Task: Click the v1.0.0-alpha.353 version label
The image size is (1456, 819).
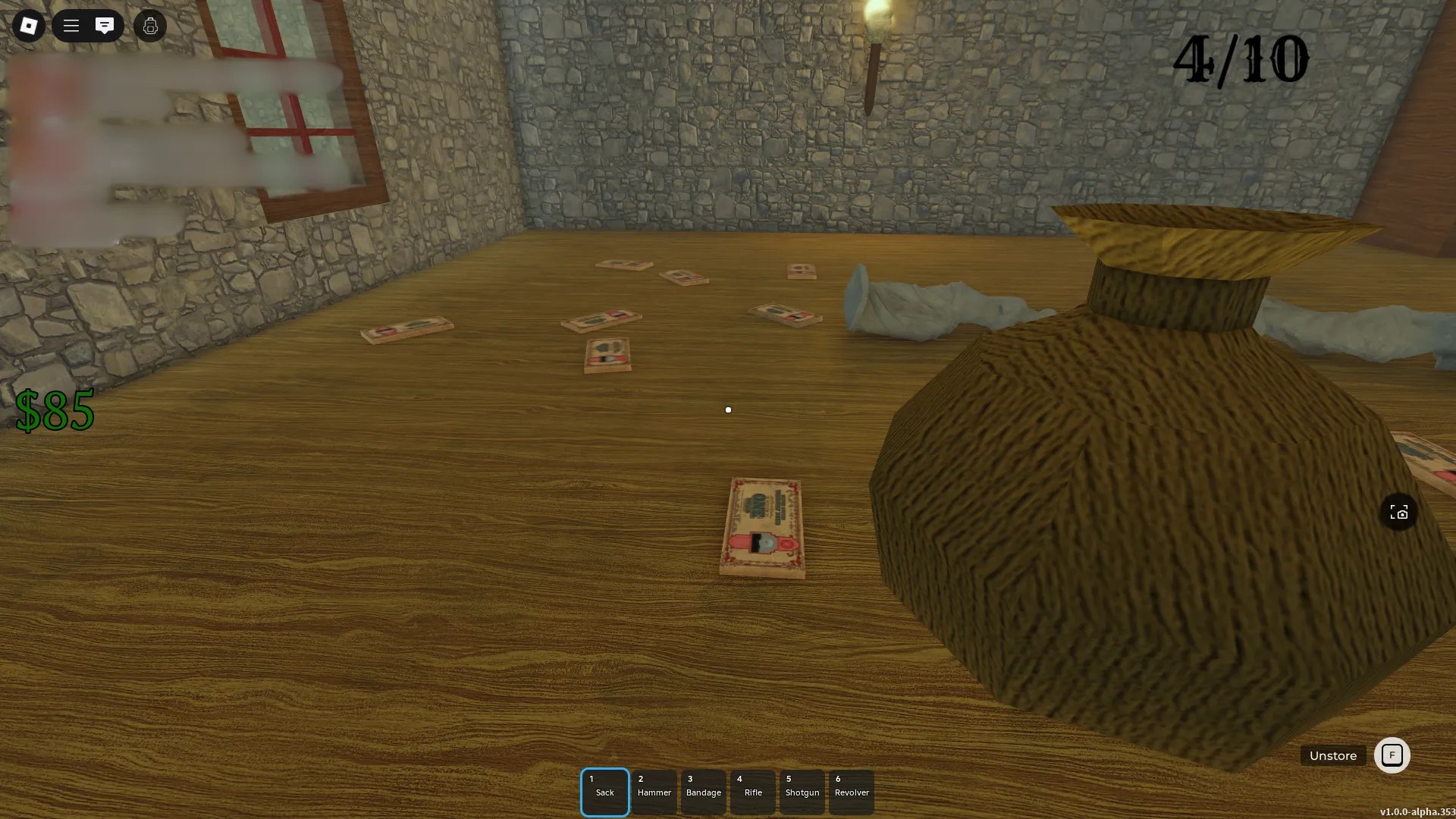Action: pyautogui.click(x=1417, y=811)
